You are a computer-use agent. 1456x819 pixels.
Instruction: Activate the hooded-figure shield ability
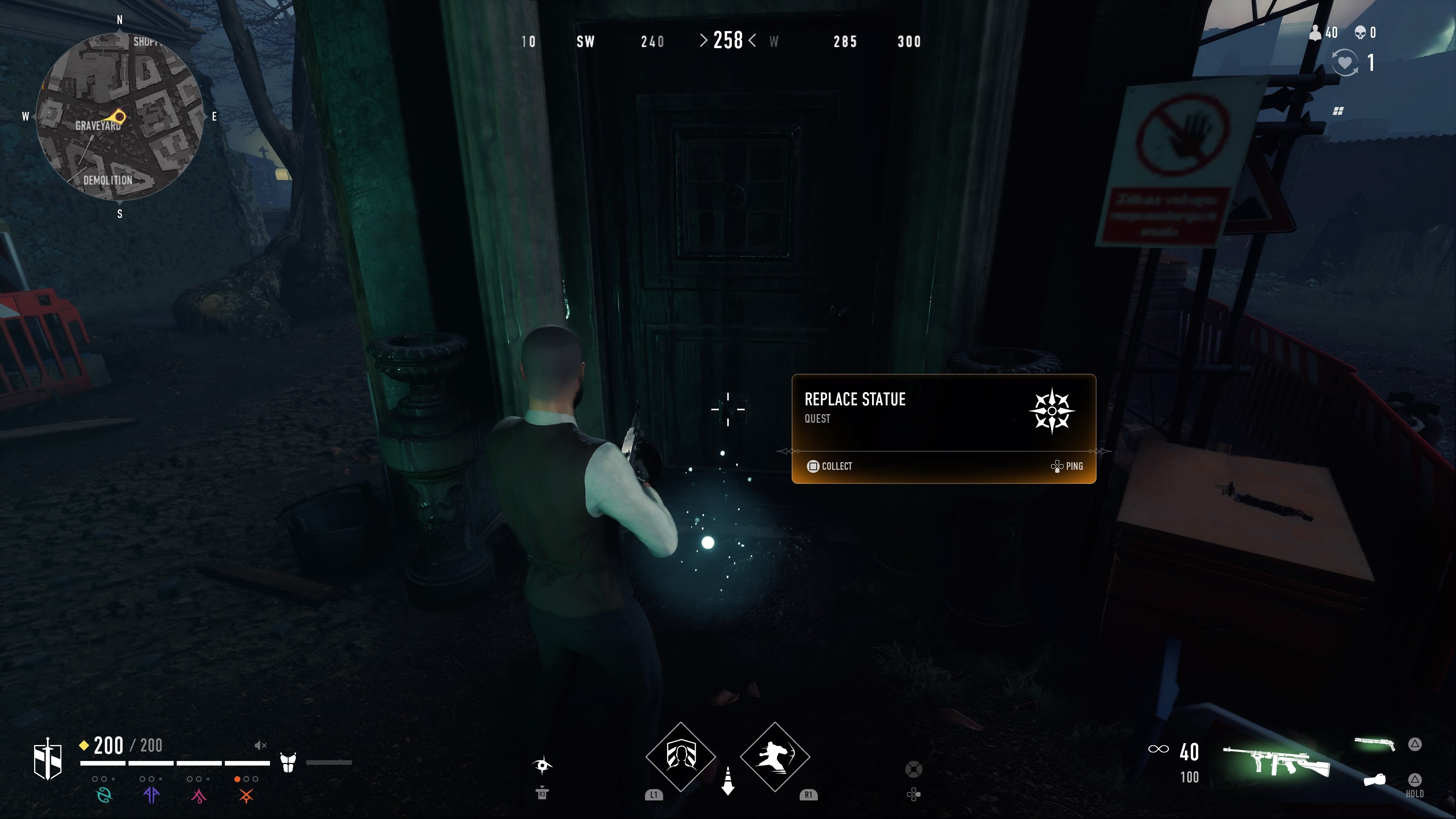pos(681,756)
